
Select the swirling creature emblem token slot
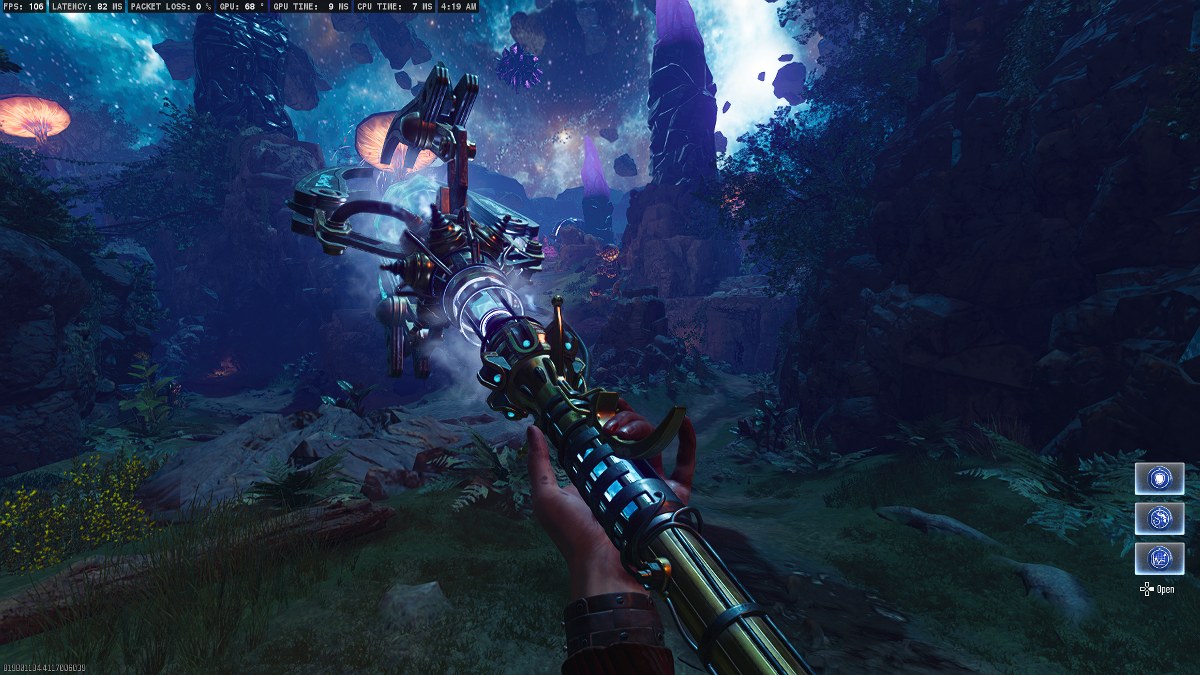pos(1159,518)
